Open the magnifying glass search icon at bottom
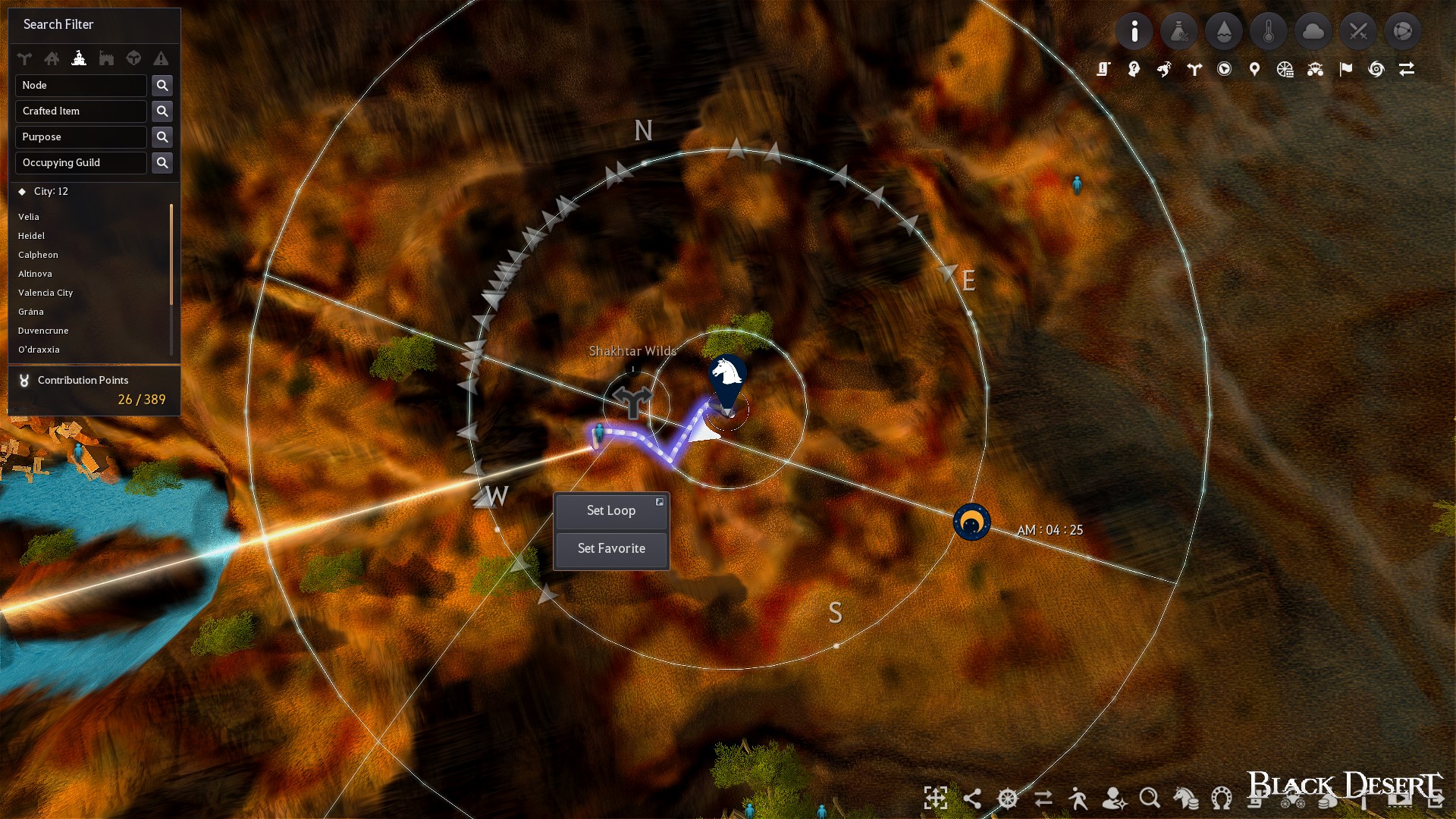Viewport: 1456px width, 819px height. [x=1151, y=799]
